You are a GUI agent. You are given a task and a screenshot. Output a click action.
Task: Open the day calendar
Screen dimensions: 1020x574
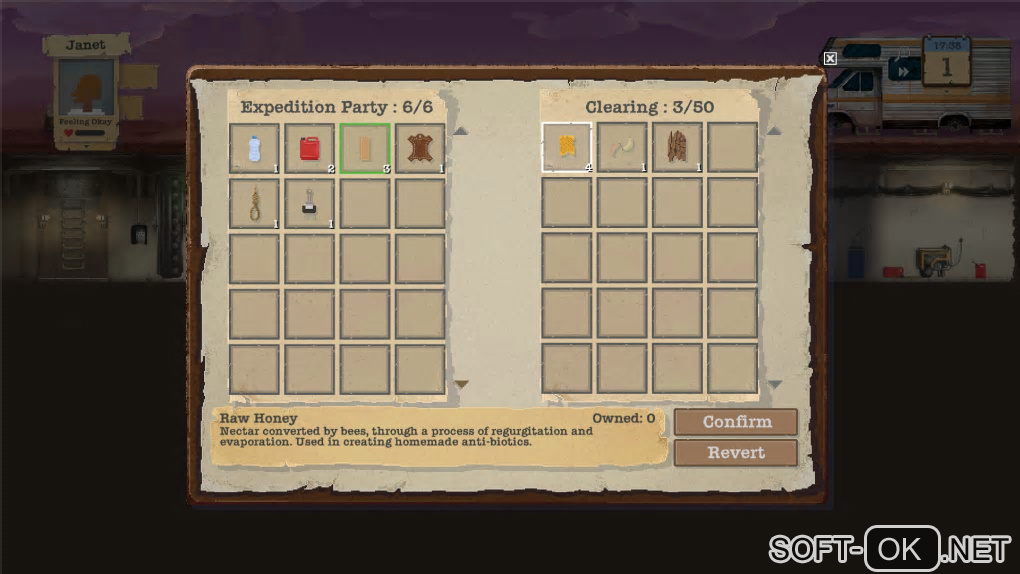click(945, 64)
